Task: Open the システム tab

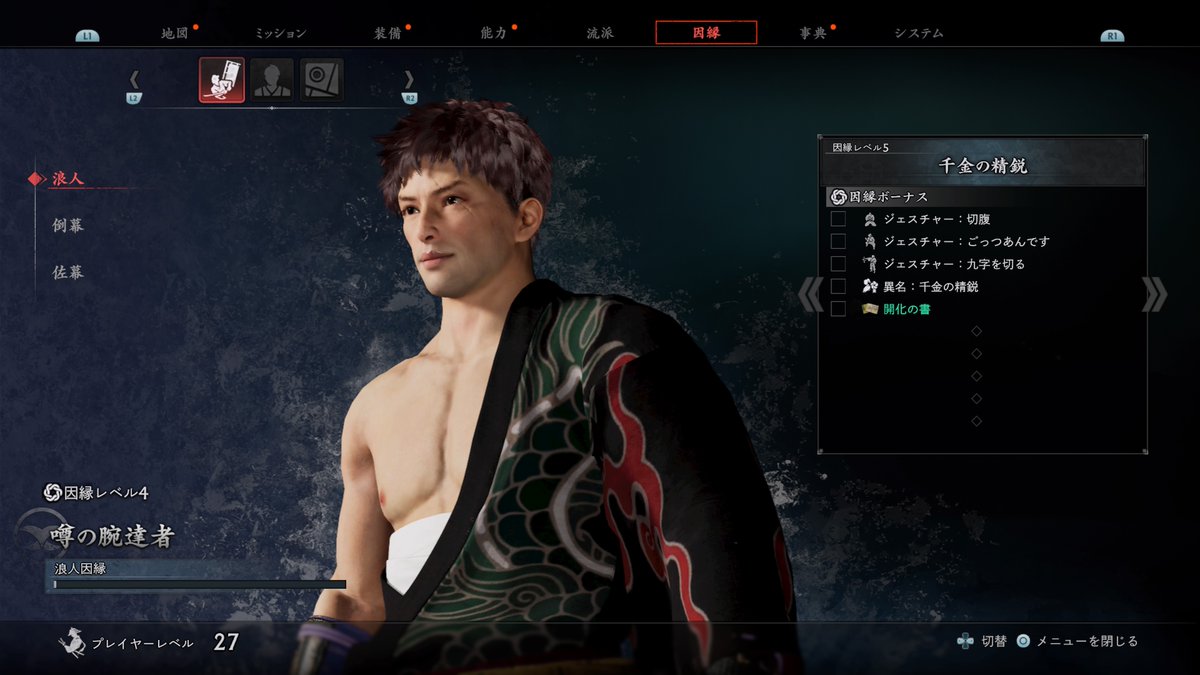Action: click(x=919, y=33)
